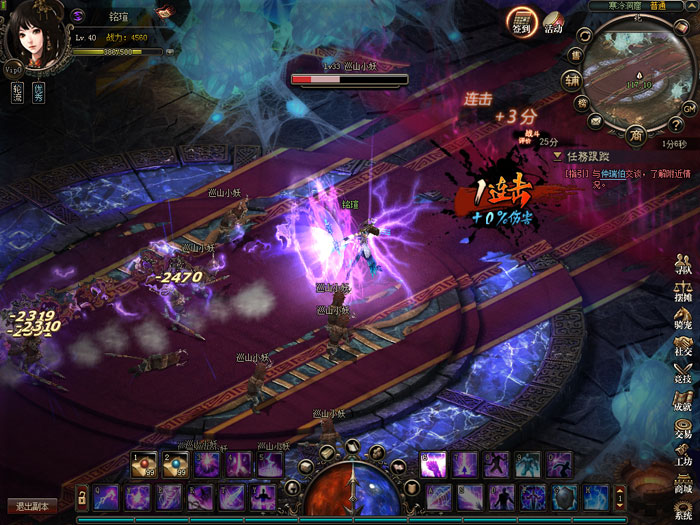Open the 商 shop button under minimap
The image size is (700, 525).
pyautogui.click(x=636, y=135)
